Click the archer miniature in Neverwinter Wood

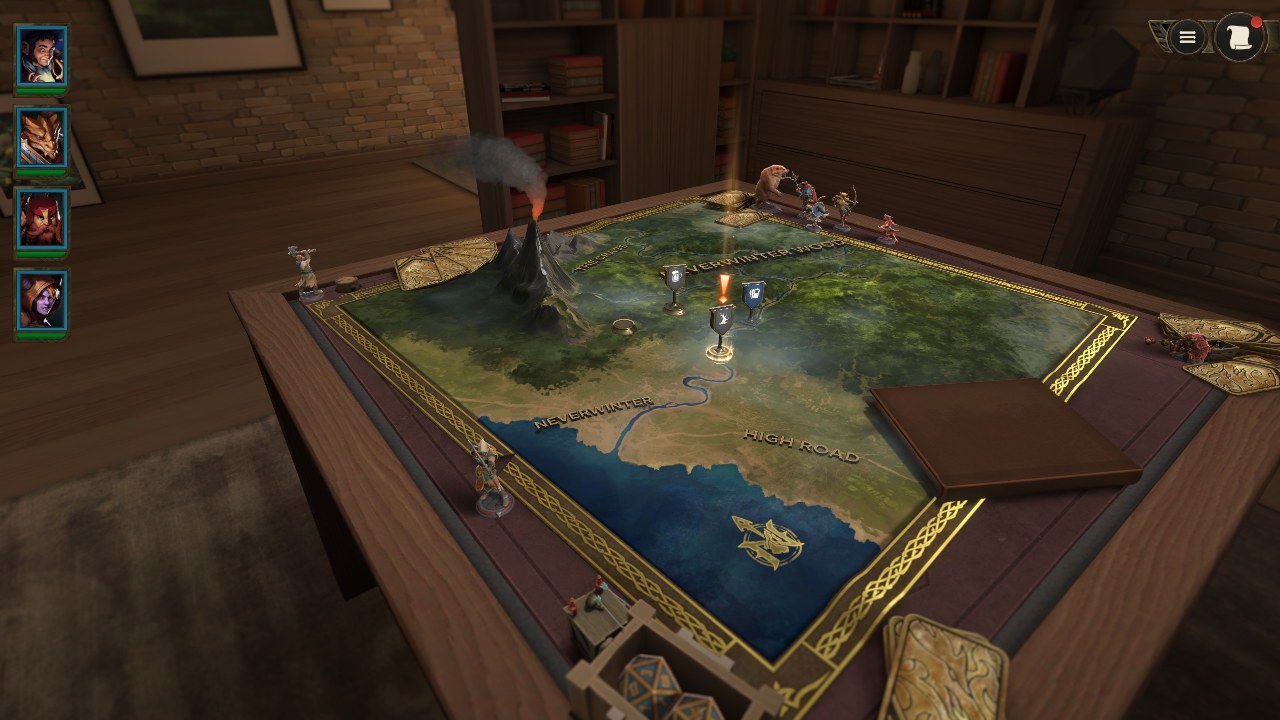coord(843,205)
